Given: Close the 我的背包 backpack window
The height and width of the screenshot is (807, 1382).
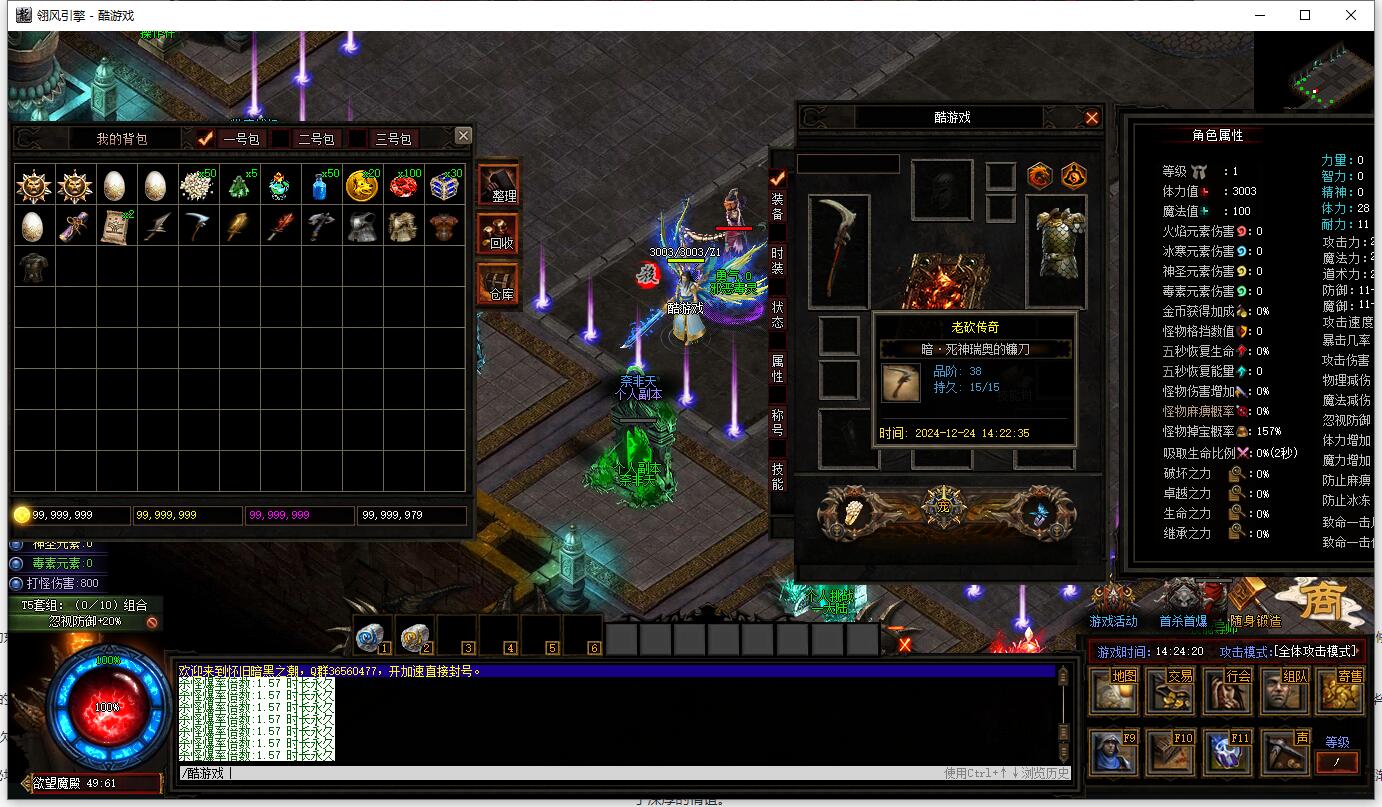Looking at the screenshot, I should point(462,136).
